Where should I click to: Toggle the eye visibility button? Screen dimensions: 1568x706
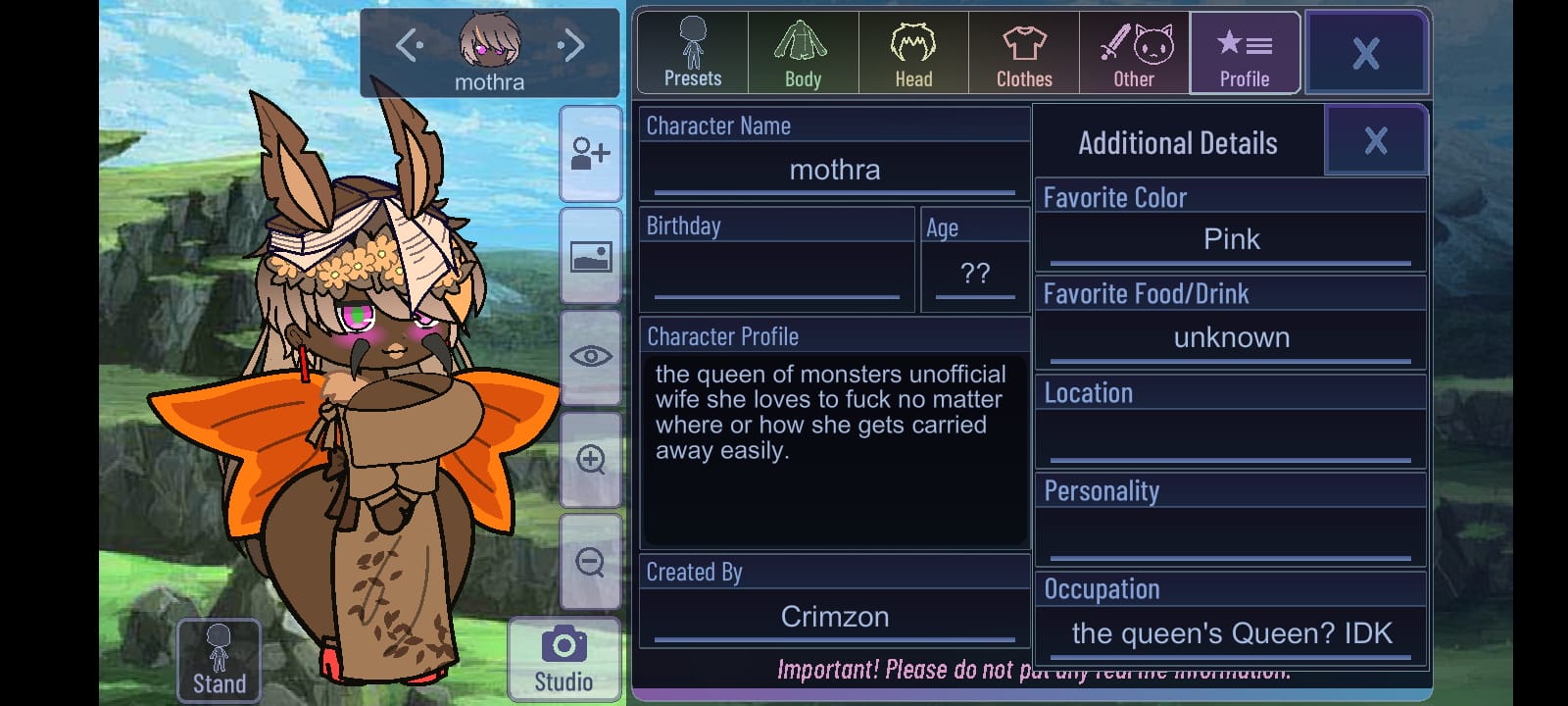pos(590,357)
